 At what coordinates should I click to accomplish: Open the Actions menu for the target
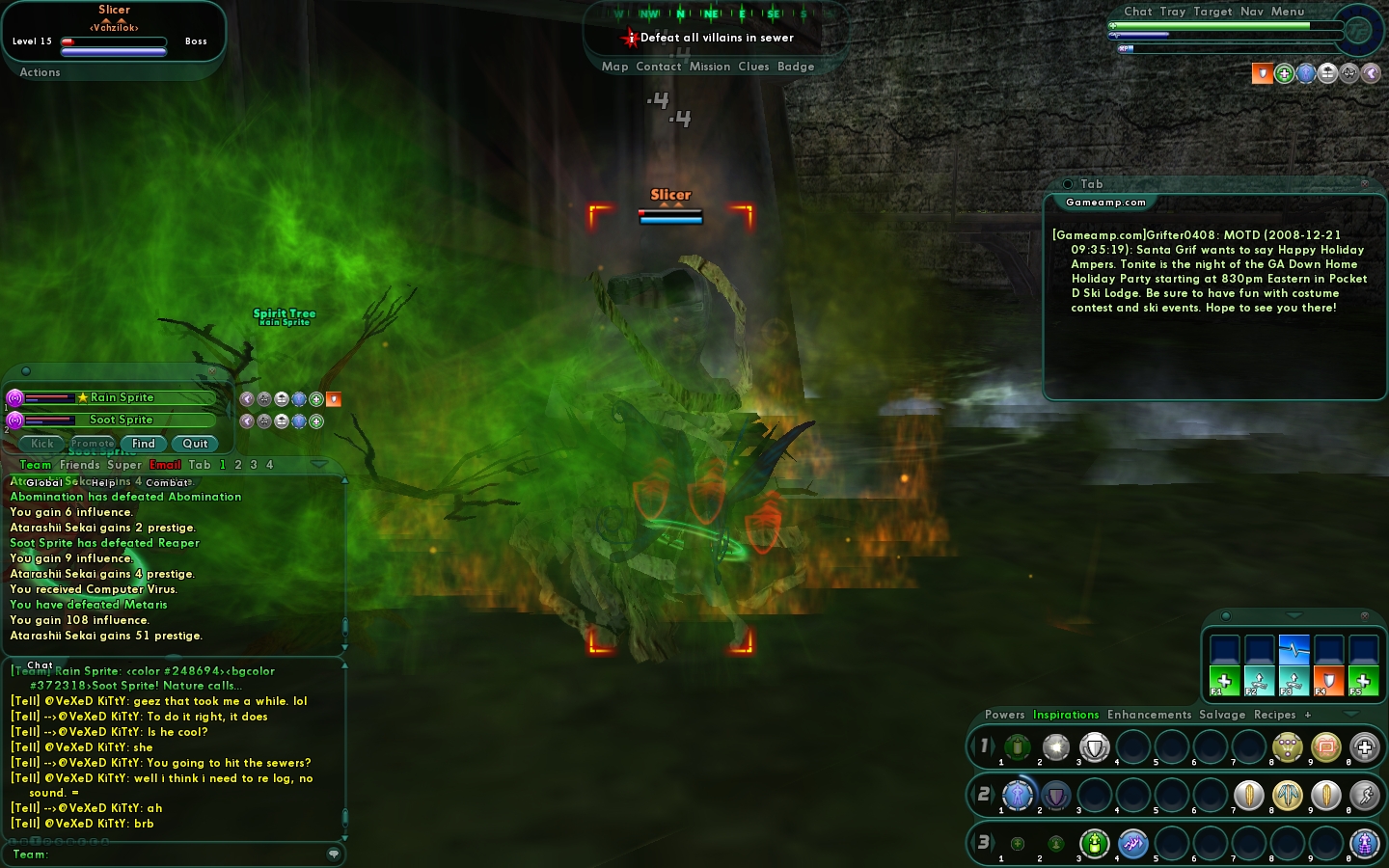(x=40, y=72)
